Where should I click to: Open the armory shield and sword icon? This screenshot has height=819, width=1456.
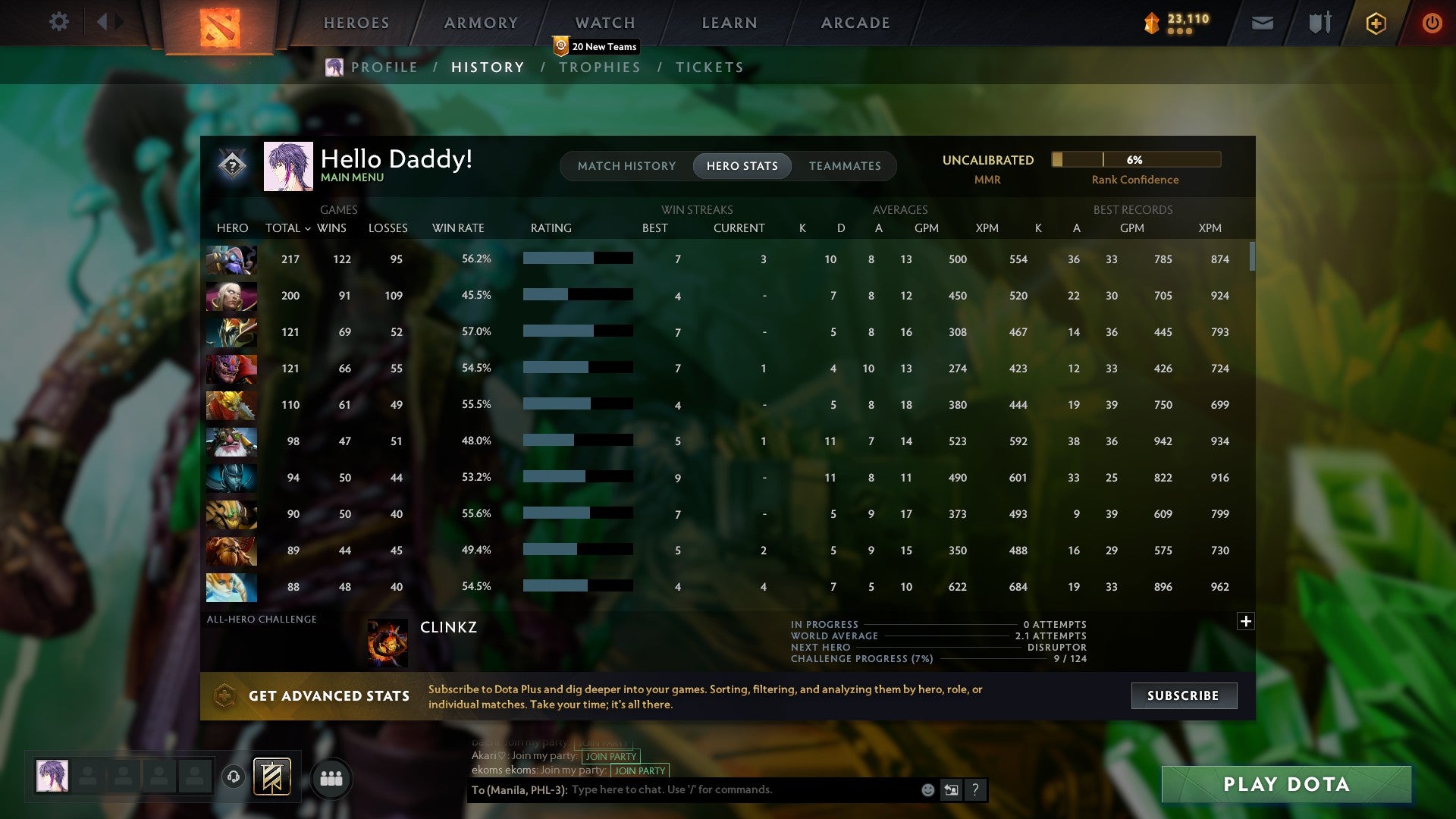(x=1319, y=22)
